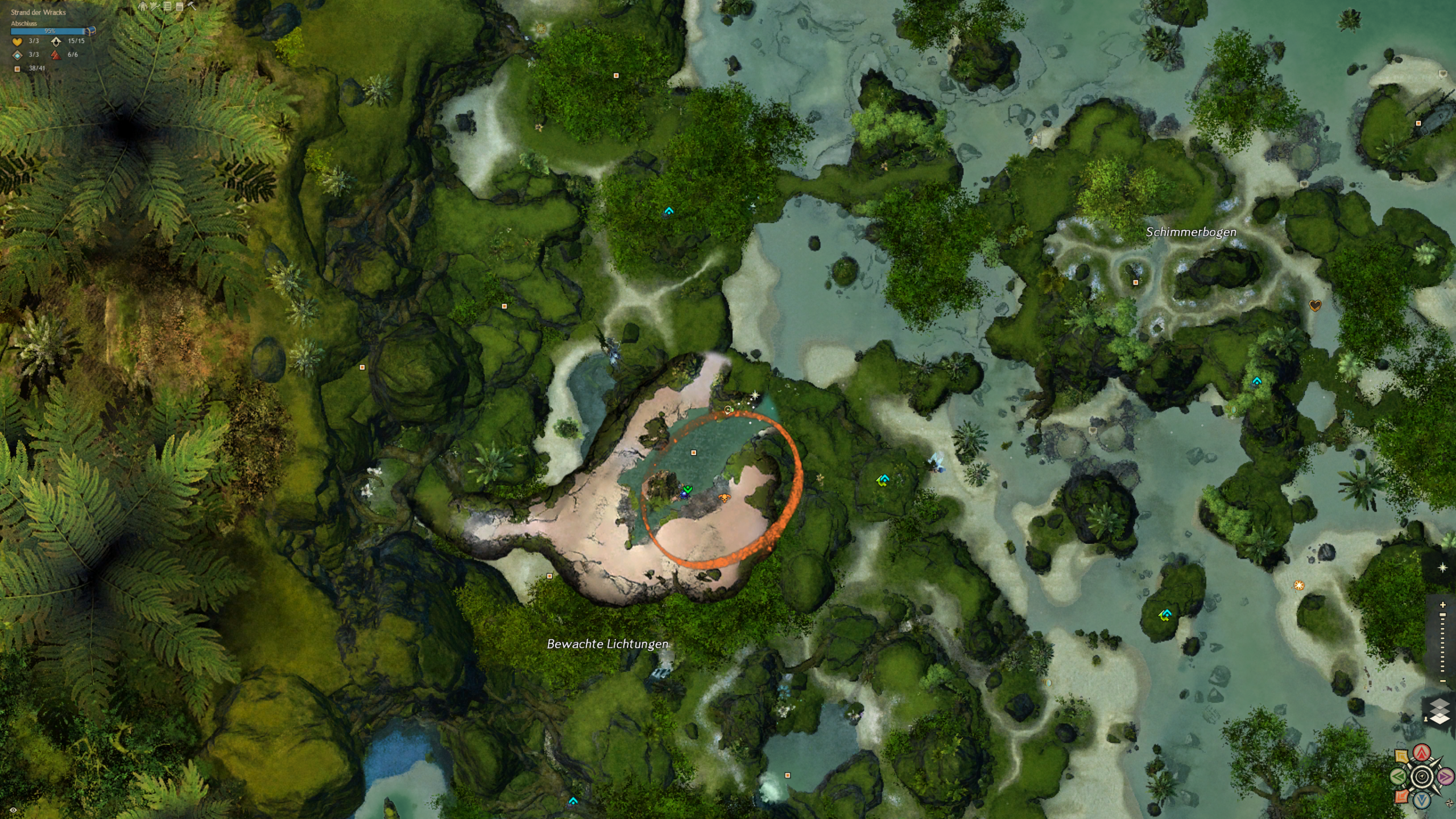Open the notepad icon in top toolbar
1456x819 pixels.
click(x=180, y=6)
